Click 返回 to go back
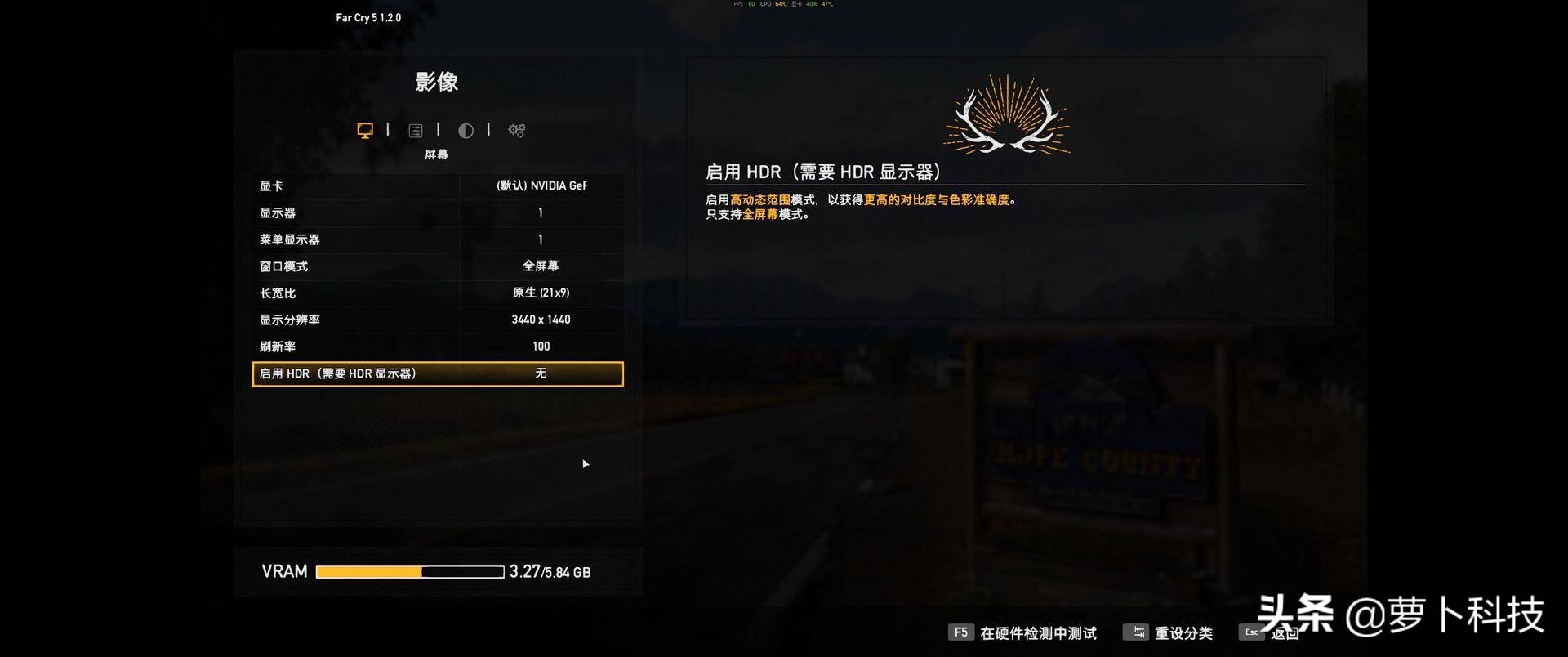The height and width of the screenshot is (657, 1568). coord(1284,632)
